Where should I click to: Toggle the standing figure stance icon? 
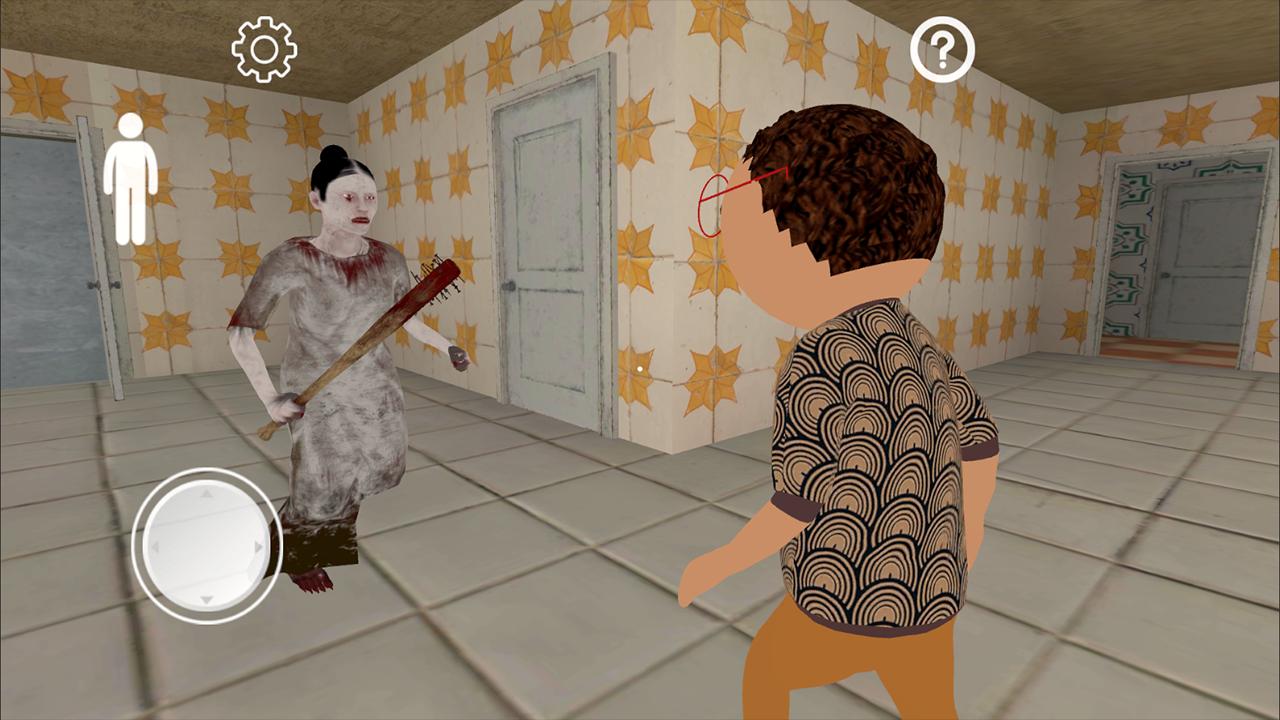click(x=131, y=179)
